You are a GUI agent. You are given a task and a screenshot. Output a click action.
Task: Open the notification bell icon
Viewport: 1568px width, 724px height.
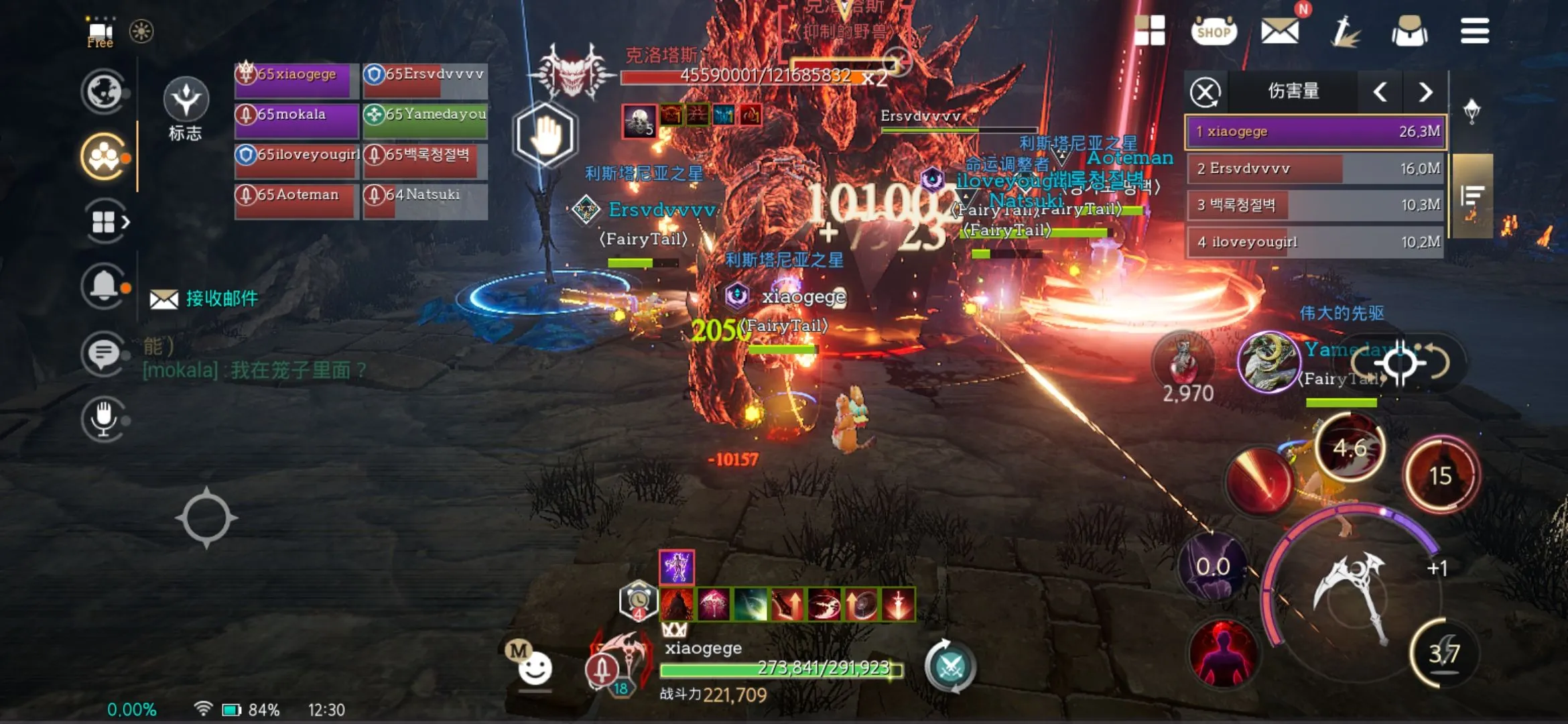click(103, 286)
